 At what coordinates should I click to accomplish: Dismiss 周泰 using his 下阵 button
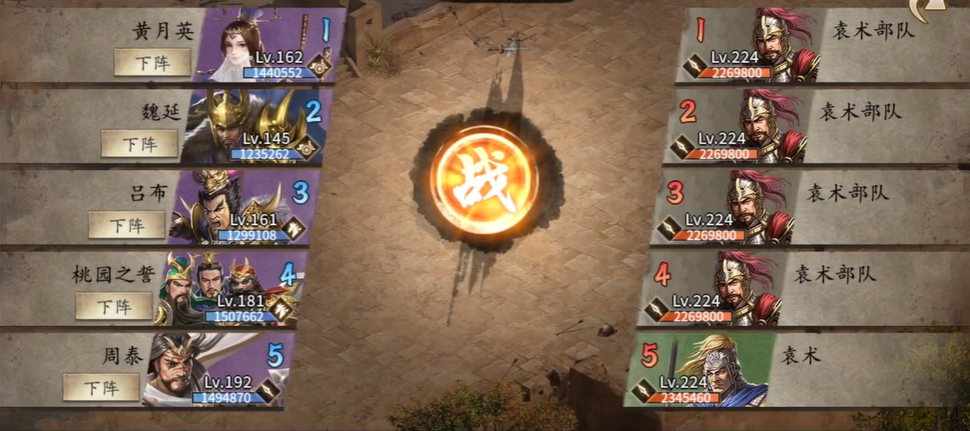pyautogui.click(x=101, y=386)
